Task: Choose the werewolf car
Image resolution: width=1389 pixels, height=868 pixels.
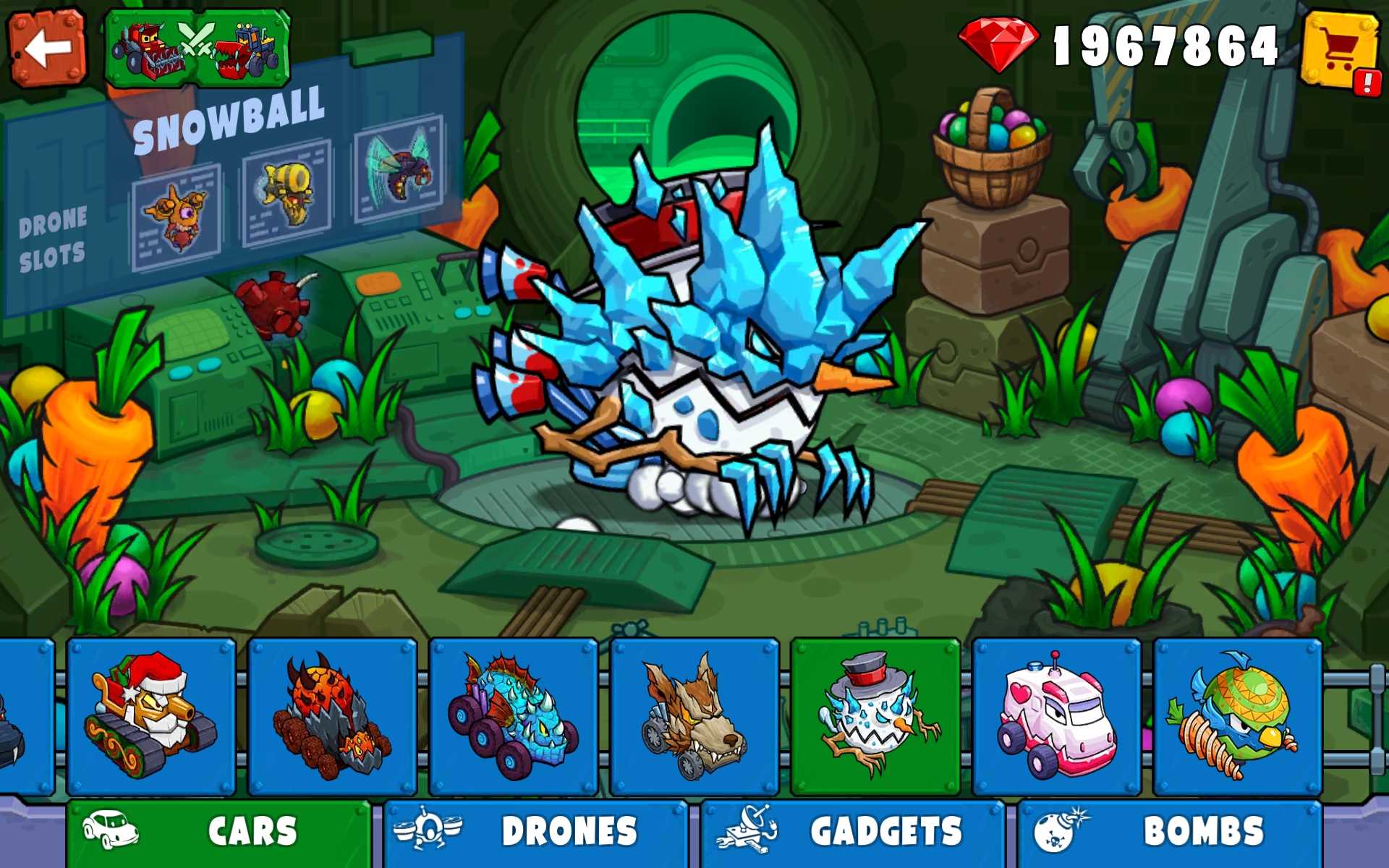Action: click(x=694, y=717)
